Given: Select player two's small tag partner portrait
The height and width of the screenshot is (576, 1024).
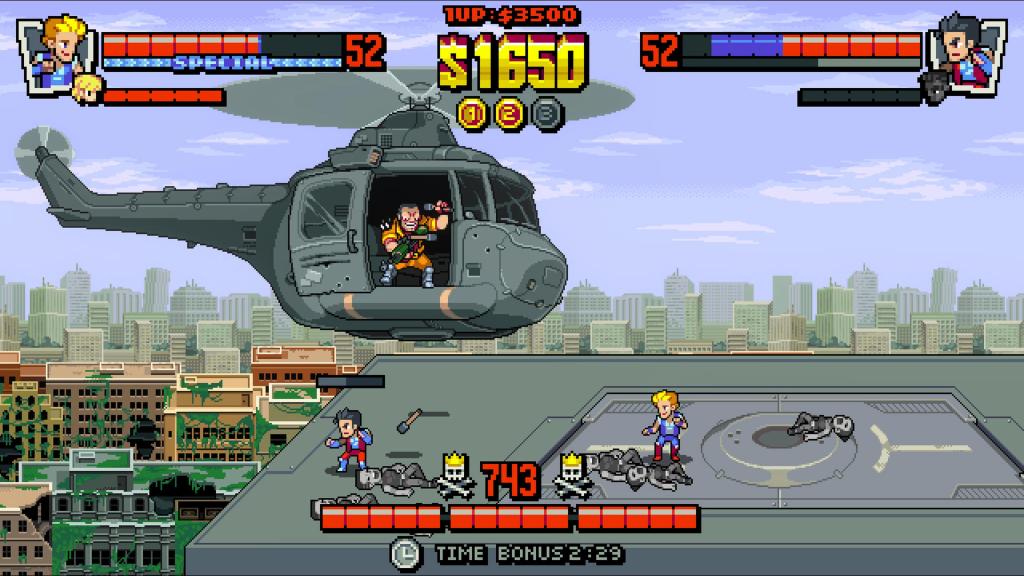Looking at the screenshot, I should click(935, 88).
